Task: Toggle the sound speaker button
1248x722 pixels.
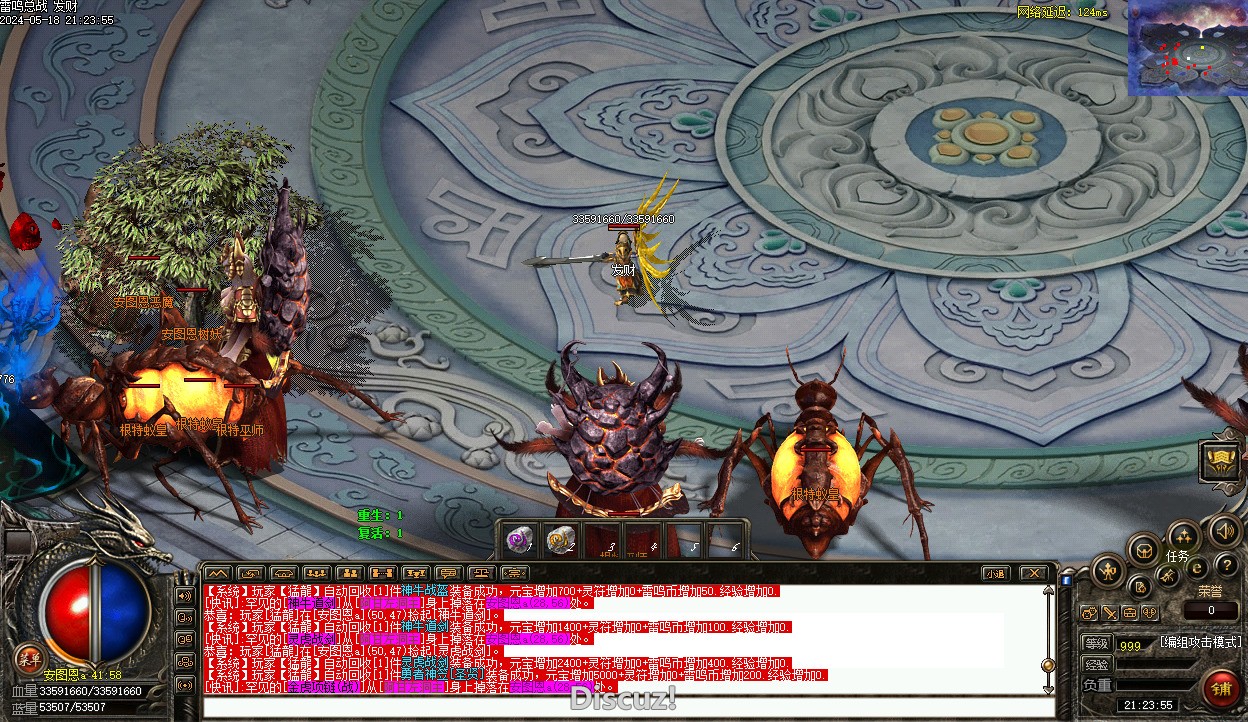Action: pyautogui.click(x=1222, y=530)
